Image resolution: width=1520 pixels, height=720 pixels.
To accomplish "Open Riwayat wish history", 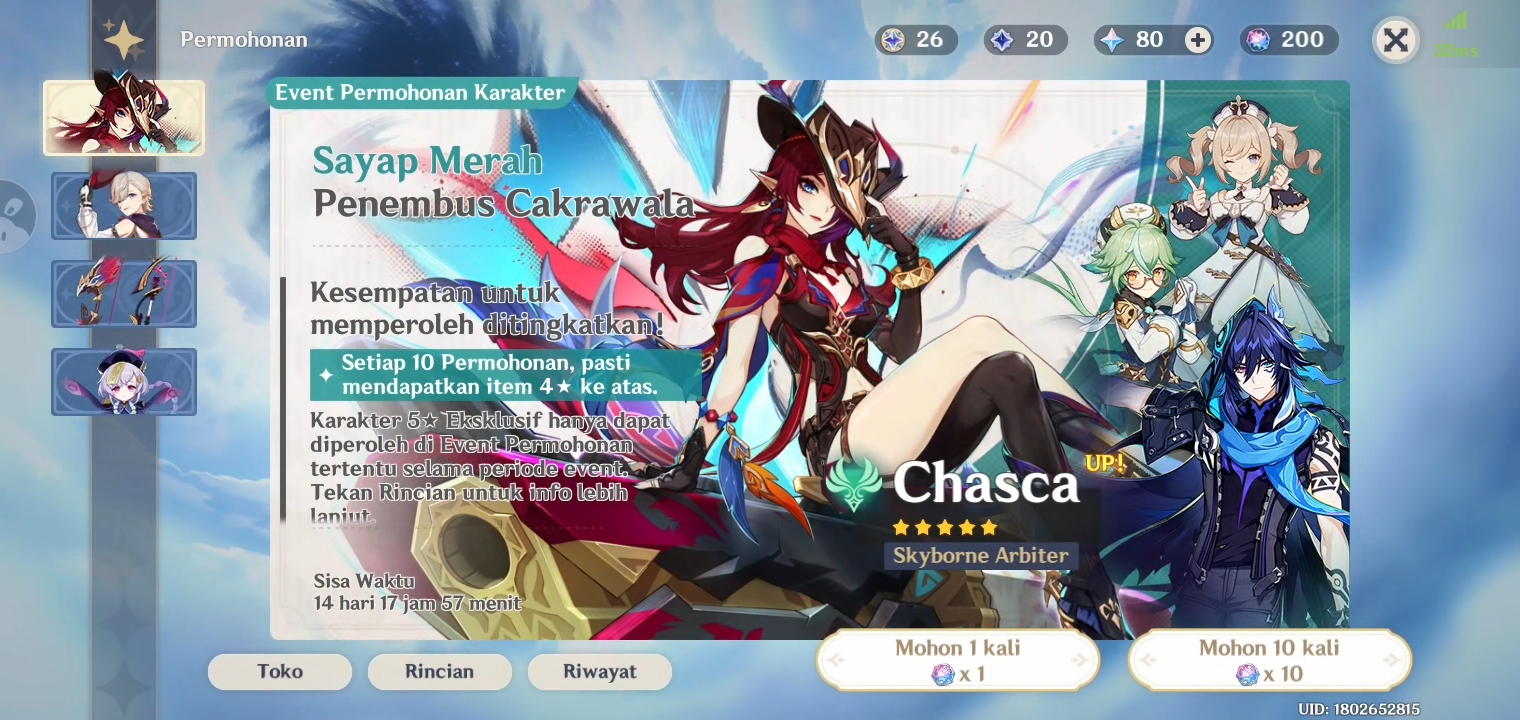I will [x=600, y=671].
